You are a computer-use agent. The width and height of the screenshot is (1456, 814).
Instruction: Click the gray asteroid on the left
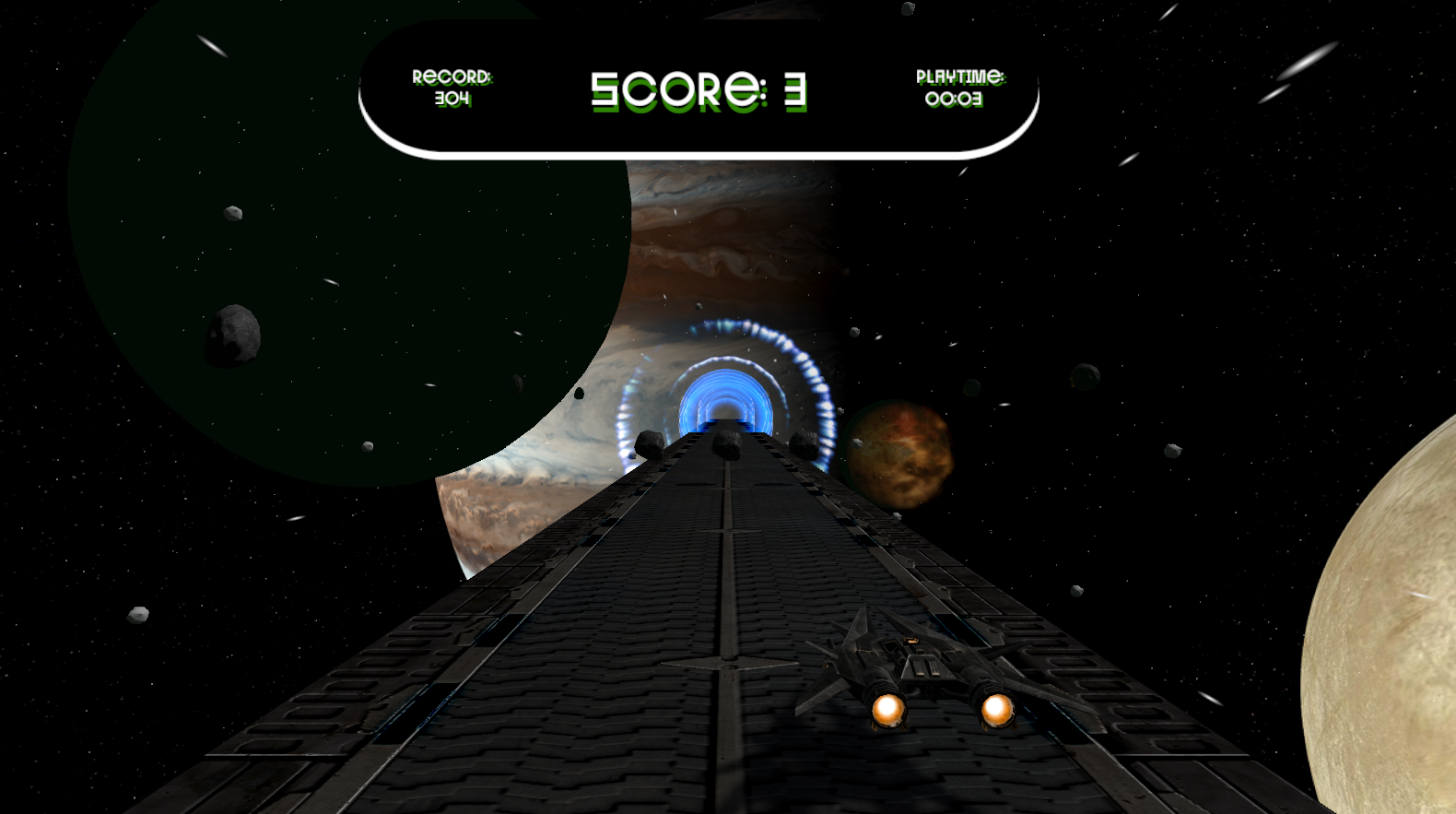230,336
